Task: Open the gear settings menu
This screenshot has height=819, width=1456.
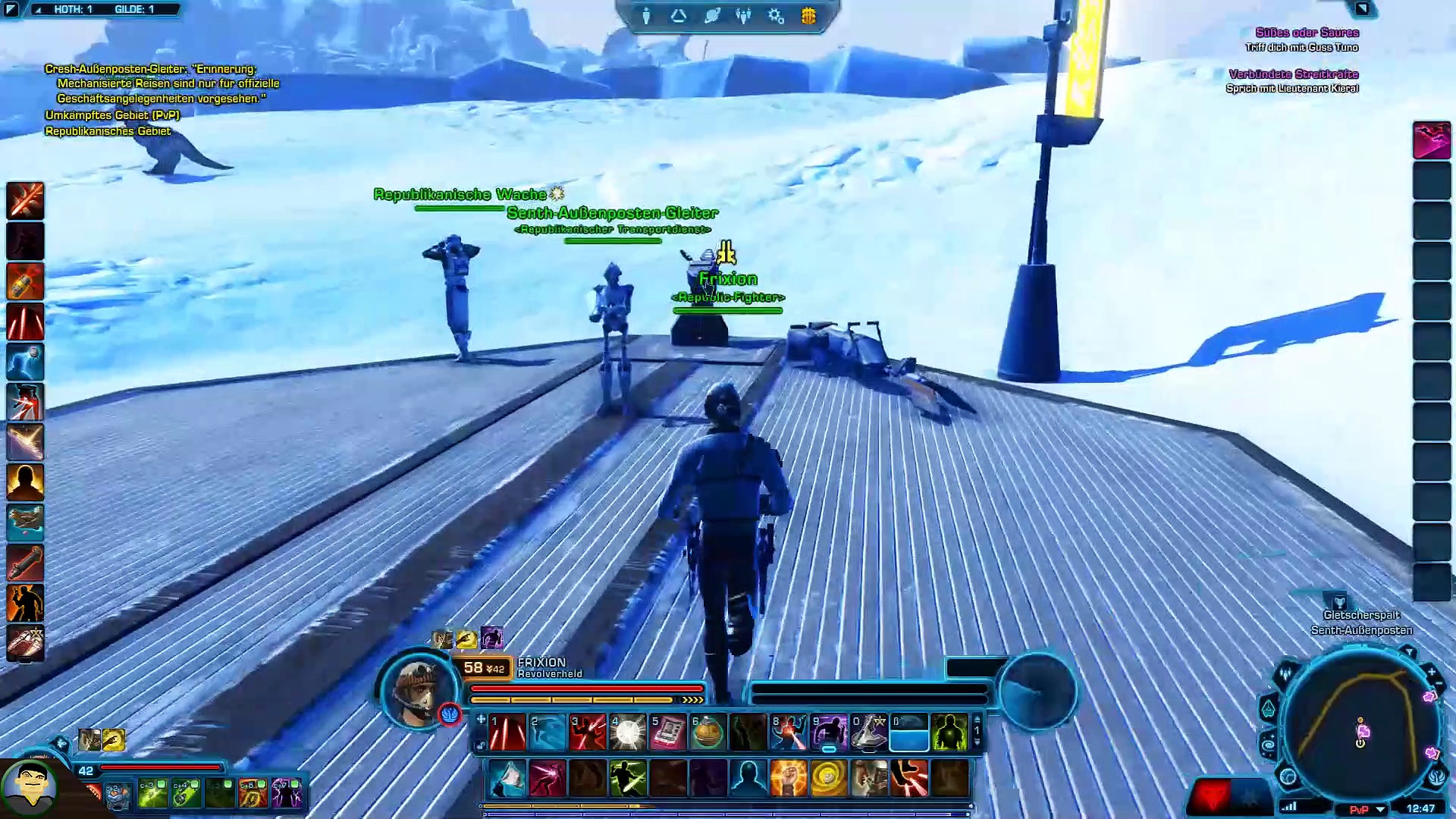Action: (776, 16)
